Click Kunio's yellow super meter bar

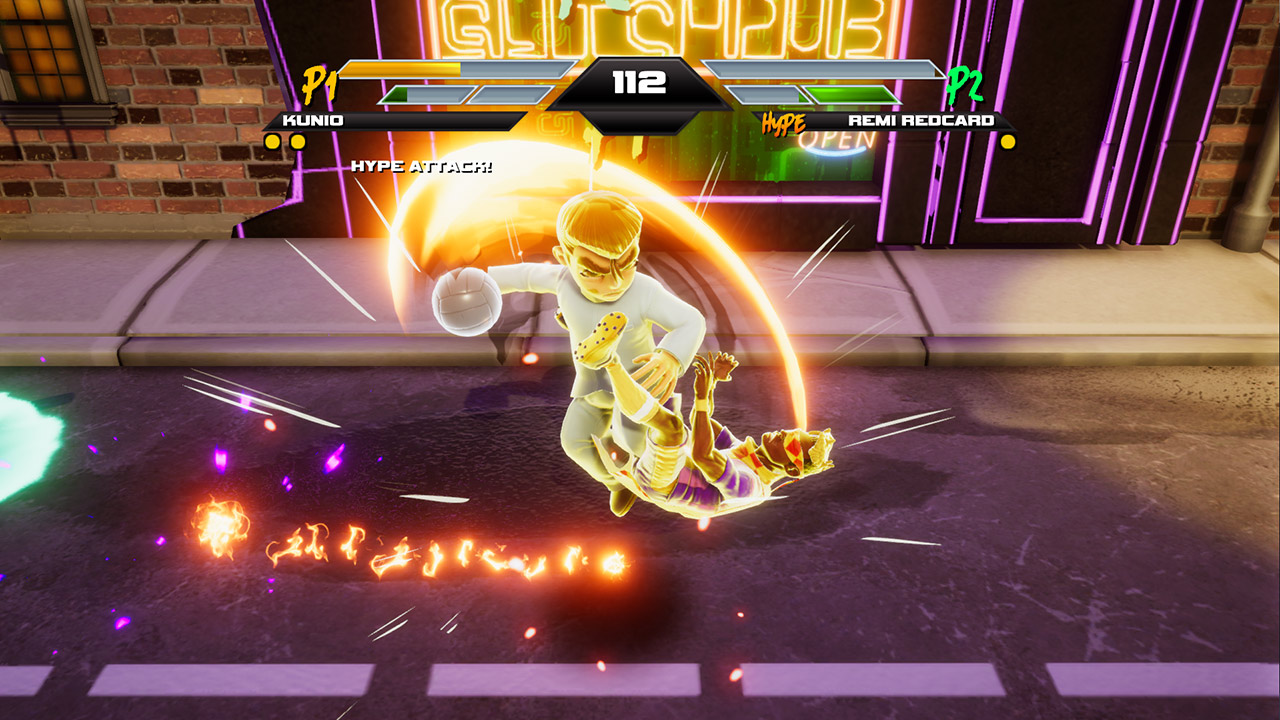400,69
